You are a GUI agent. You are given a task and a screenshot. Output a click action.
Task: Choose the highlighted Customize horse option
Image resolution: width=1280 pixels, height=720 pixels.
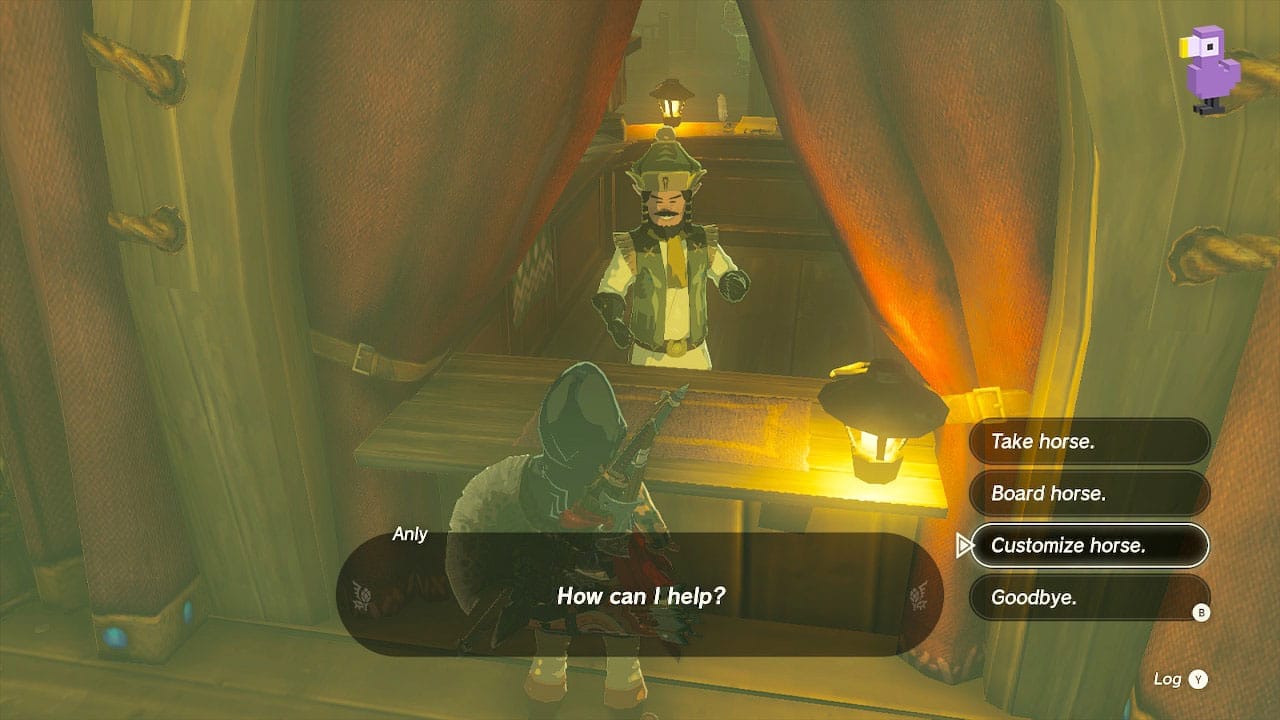1090,544
